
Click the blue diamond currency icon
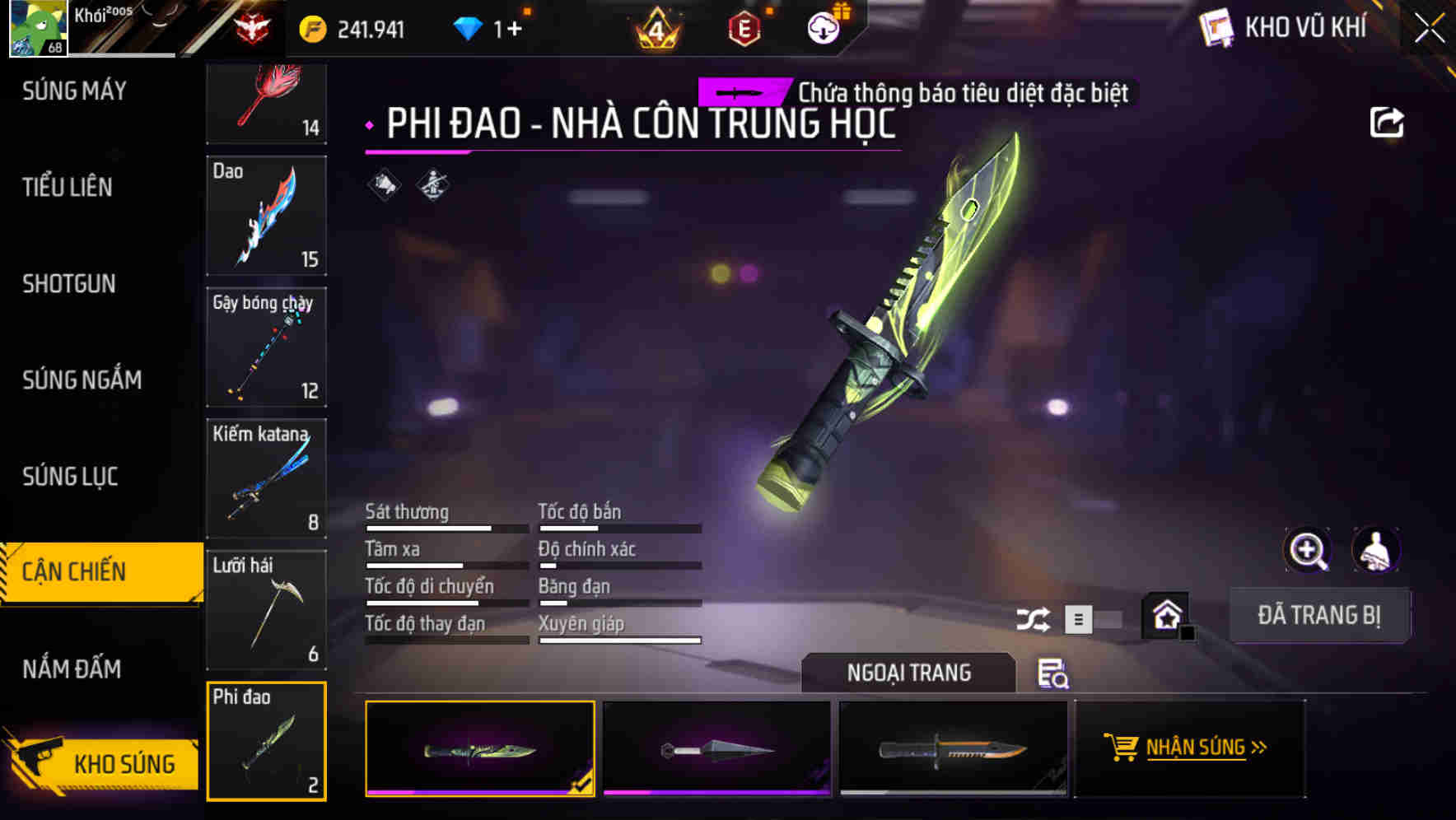tap(469, 27)
